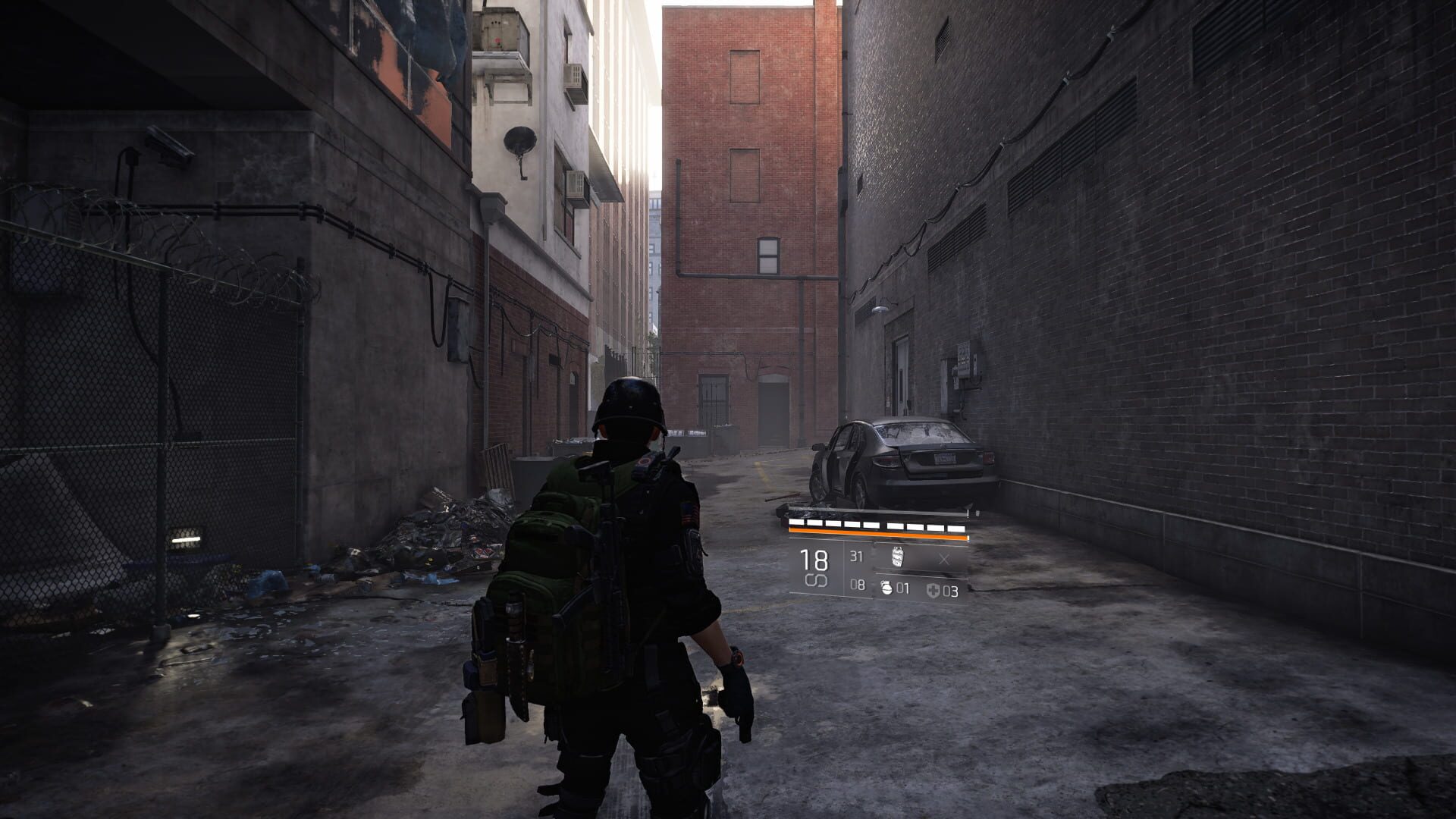Click the ammo counter showing 18

tap(814, 560)
